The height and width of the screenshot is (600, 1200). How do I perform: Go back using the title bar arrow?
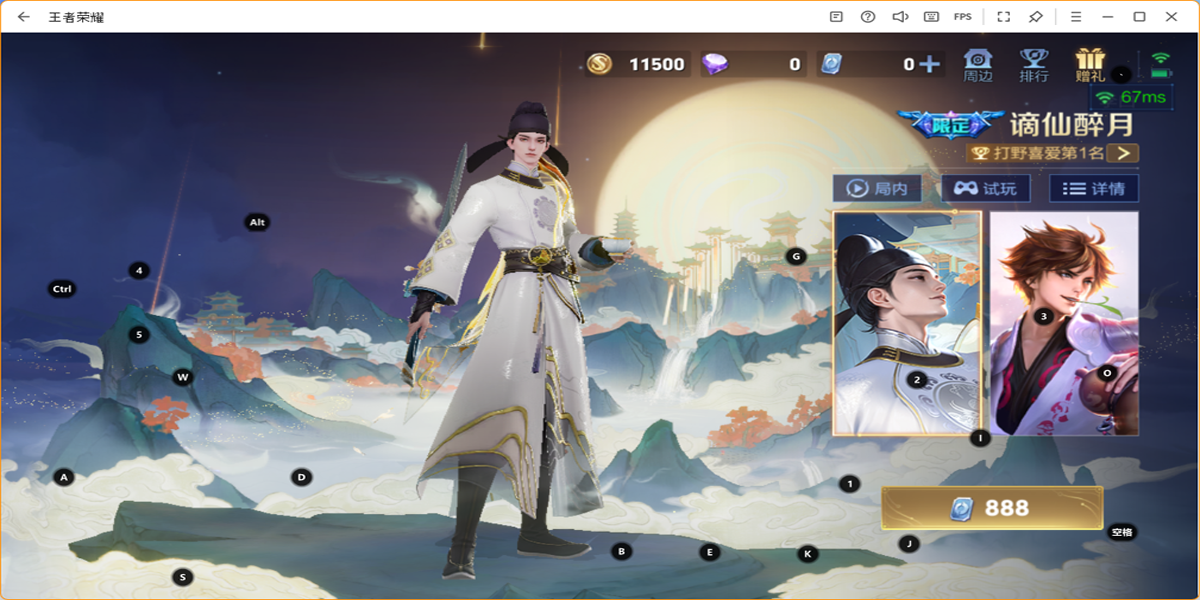pos(23,16)
